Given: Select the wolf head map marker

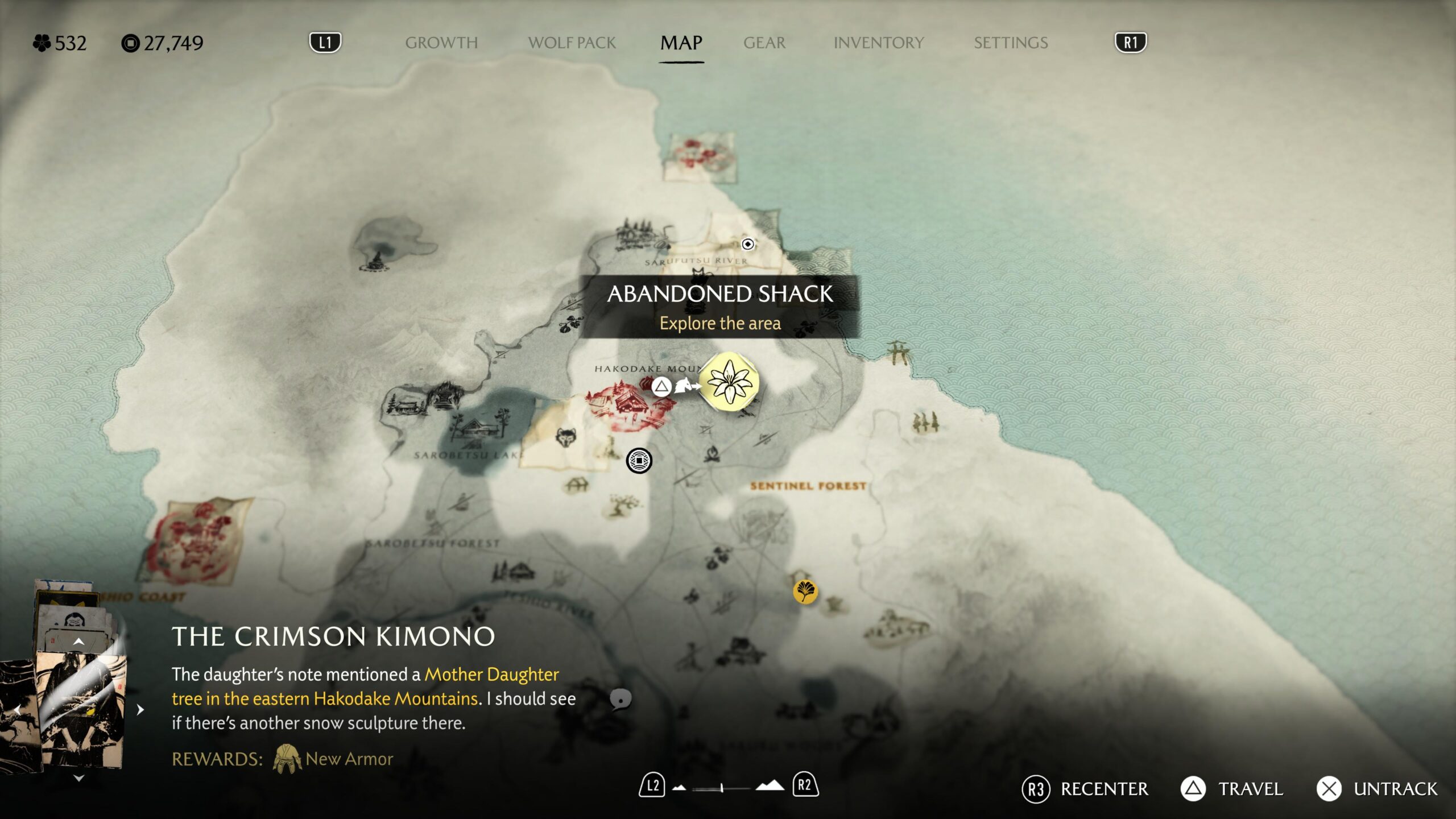Looking at the screenshot, I should (565, 438).
